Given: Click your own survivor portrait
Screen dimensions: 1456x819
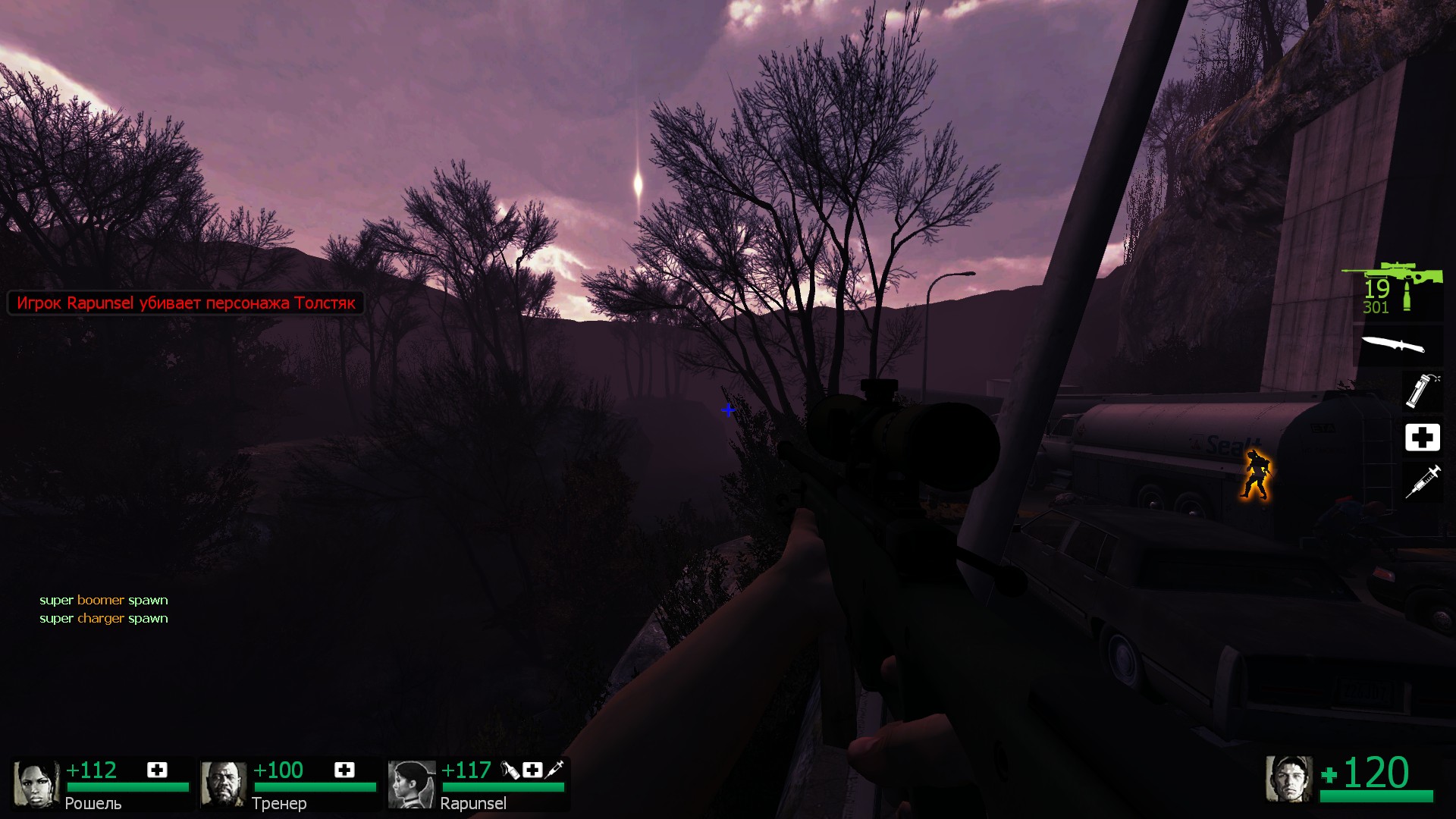Looking at the screenshot, I should [1288, 778].
